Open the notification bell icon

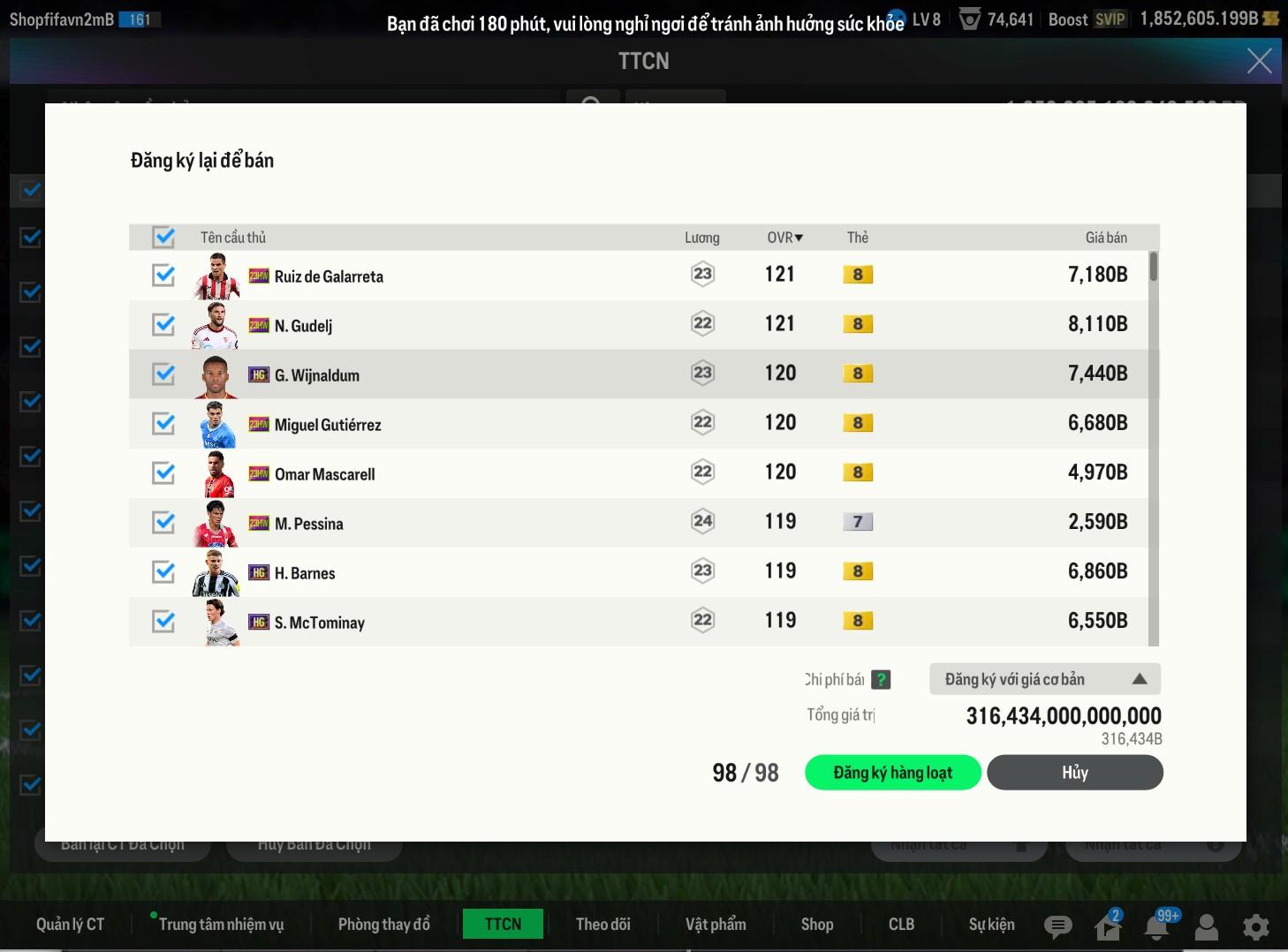[1156, 926]
